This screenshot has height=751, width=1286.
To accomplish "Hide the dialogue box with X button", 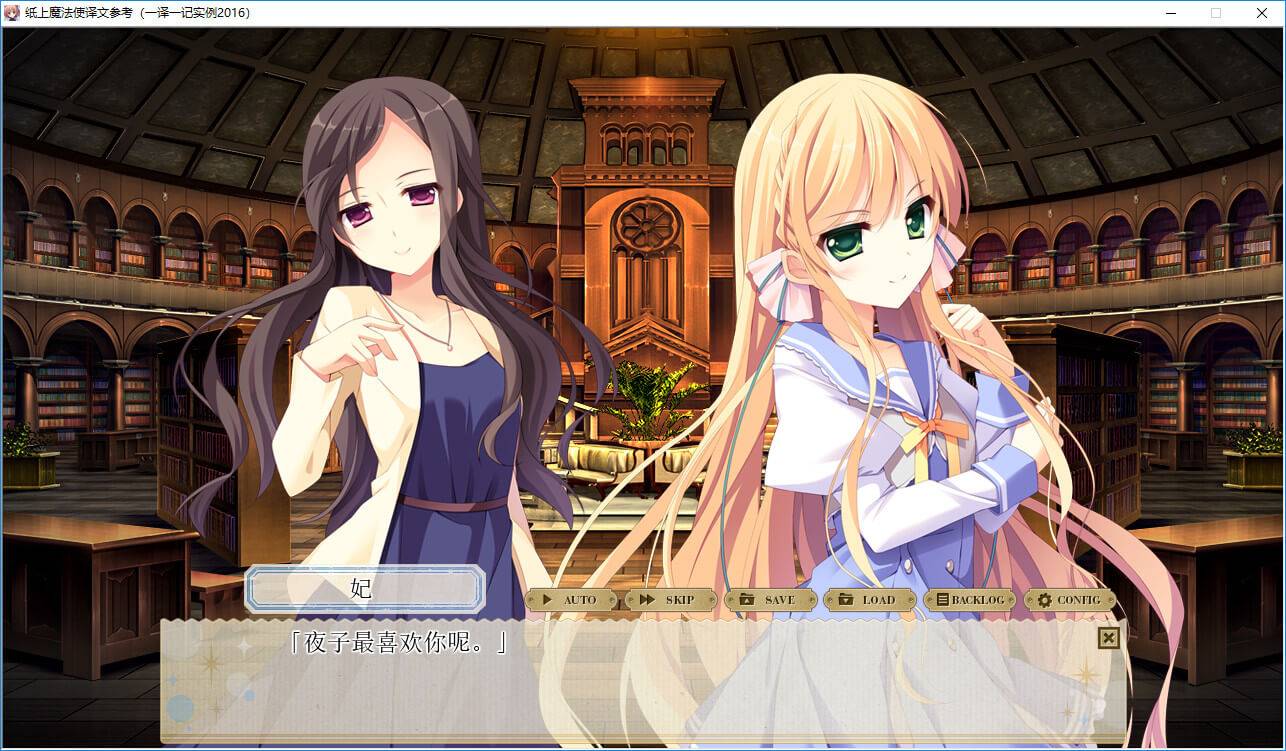I will point(1108,638).
